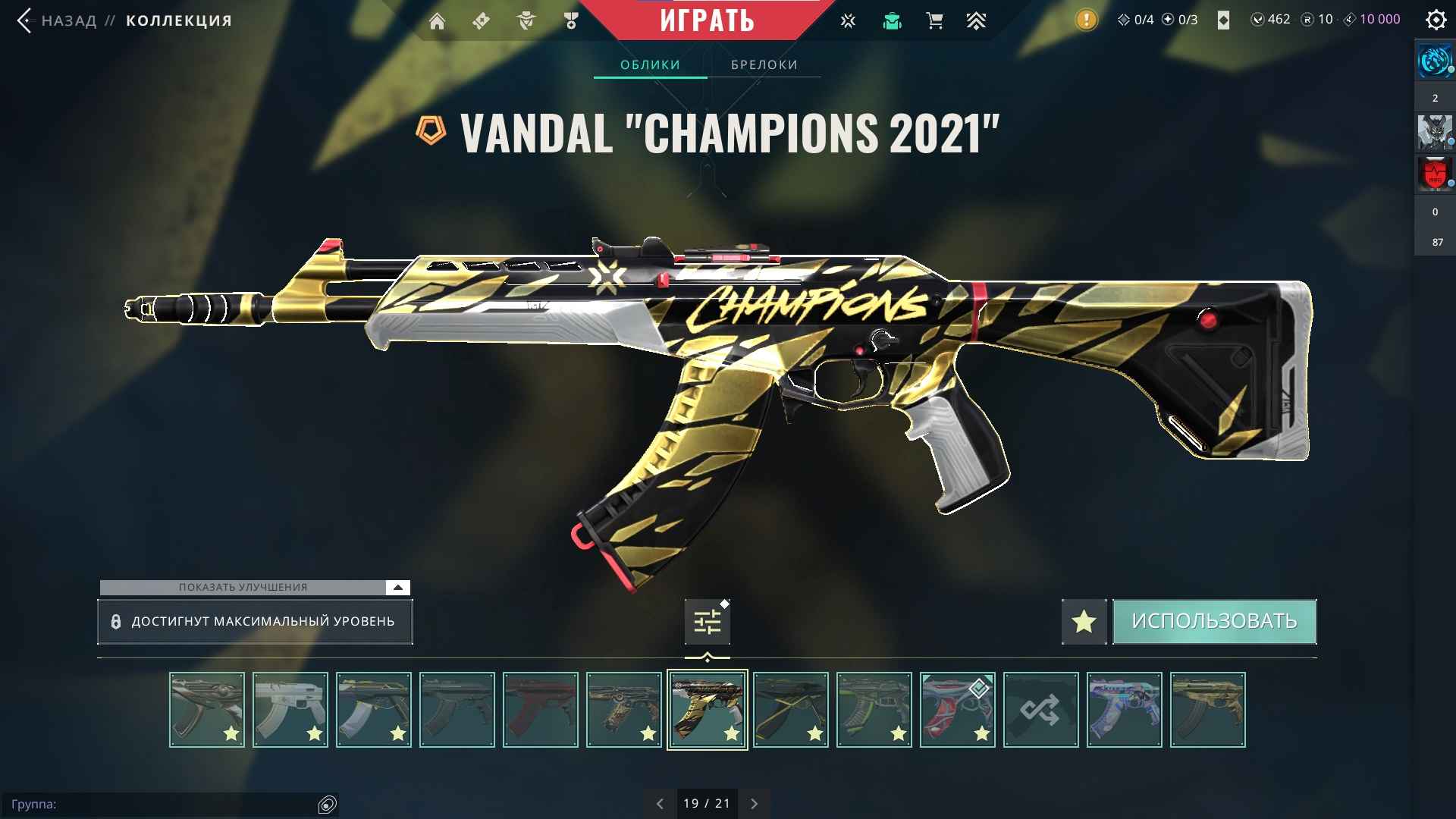The image size is (1456, 819).
Task: Open the Store shopping cart icon
Action: (x=935, y=20)
